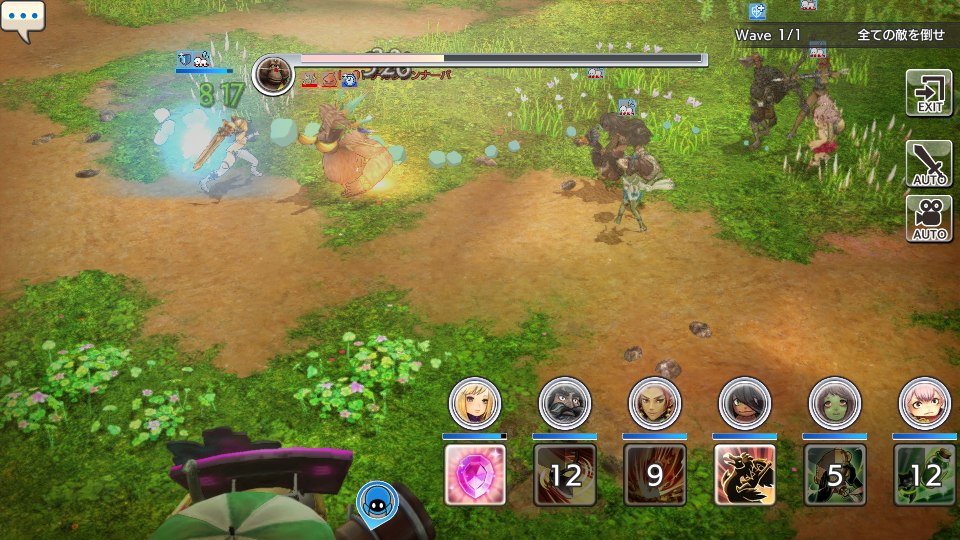
Task: Toggle auto battle sword button
Action: [x=928, y=164]
